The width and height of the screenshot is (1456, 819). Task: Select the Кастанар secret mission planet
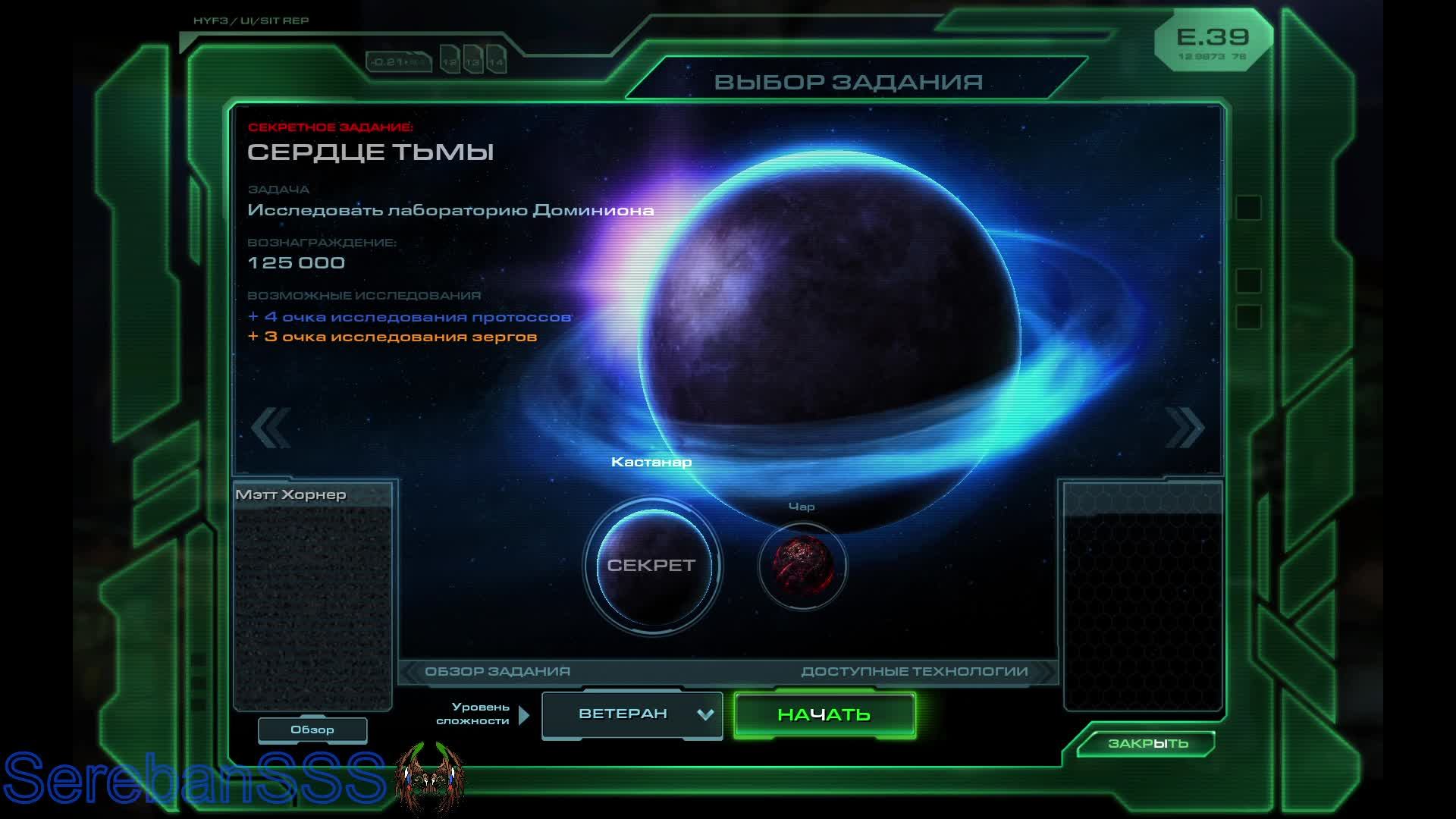[651, 566]
